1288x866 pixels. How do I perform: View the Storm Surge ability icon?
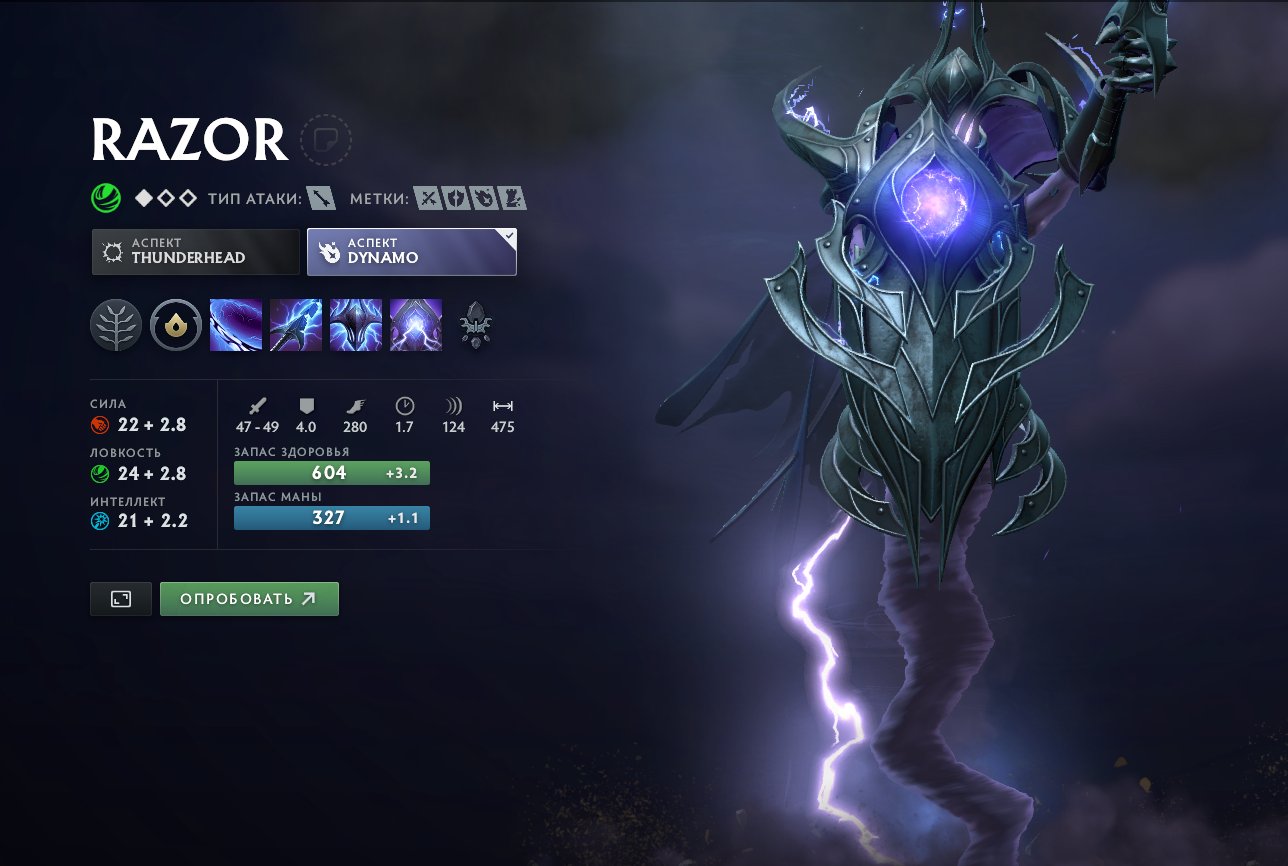click(356, 324)
